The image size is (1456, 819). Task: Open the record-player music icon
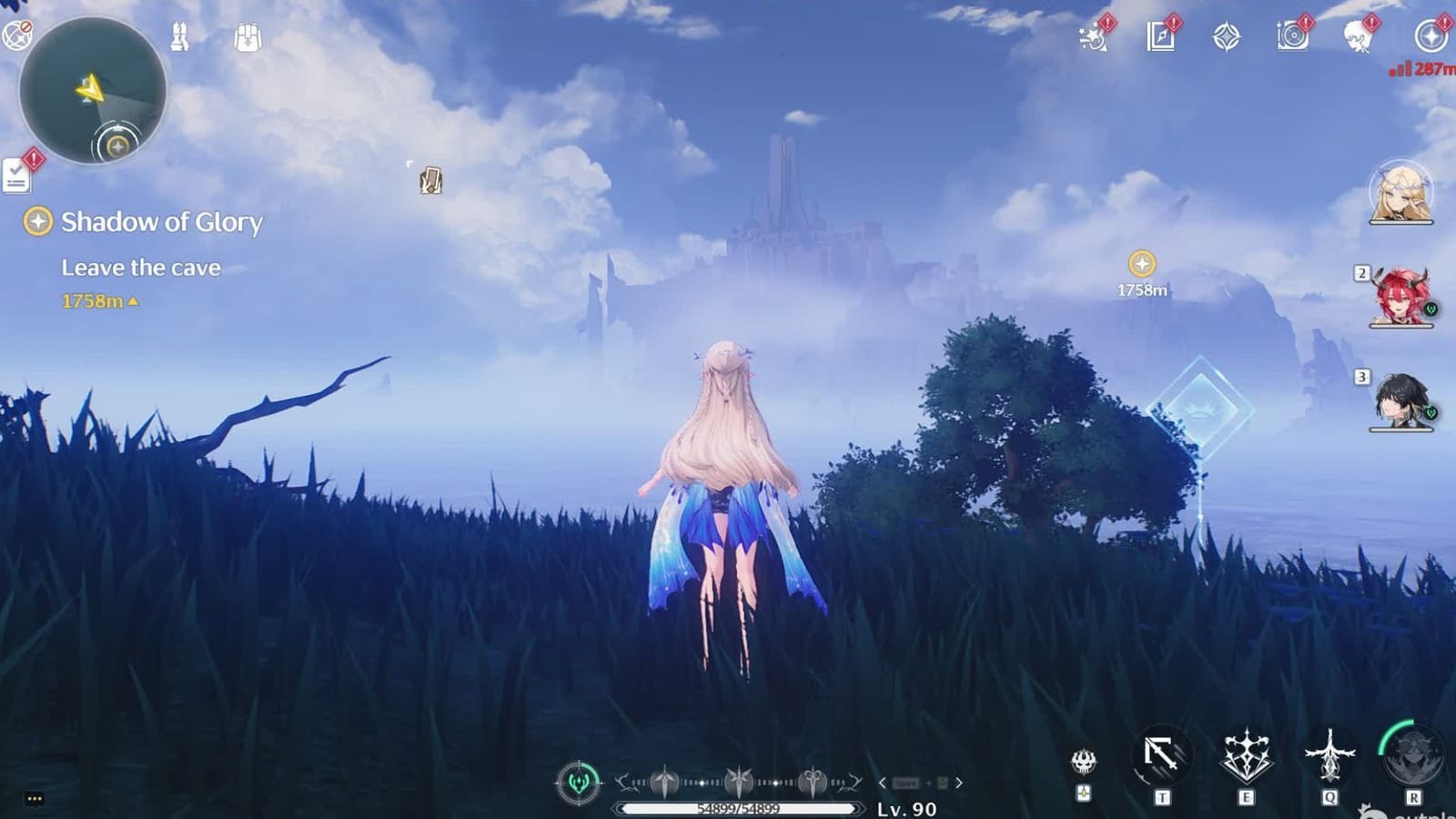click(1293, 36)
